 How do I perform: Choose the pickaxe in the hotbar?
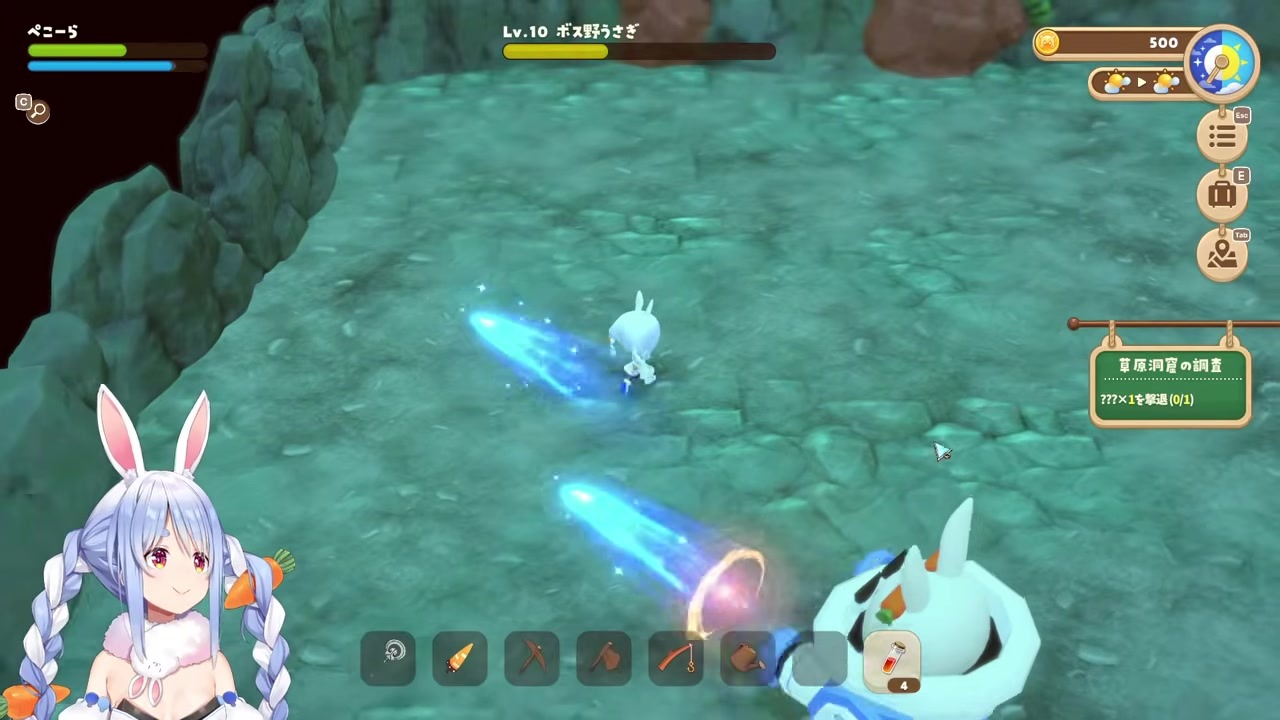[532, 658]
